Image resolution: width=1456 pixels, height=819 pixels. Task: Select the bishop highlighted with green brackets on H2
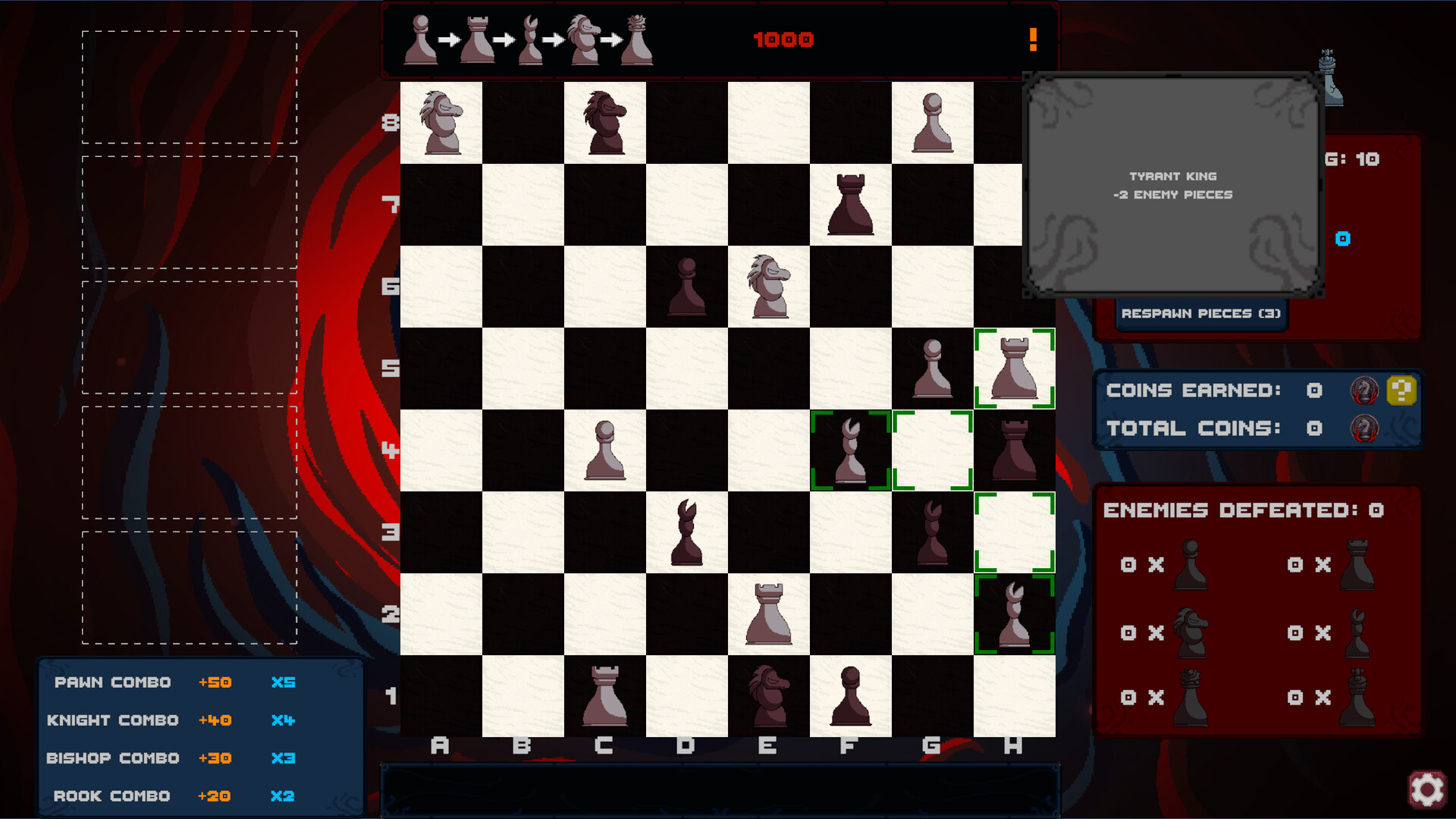point(1014,613)
